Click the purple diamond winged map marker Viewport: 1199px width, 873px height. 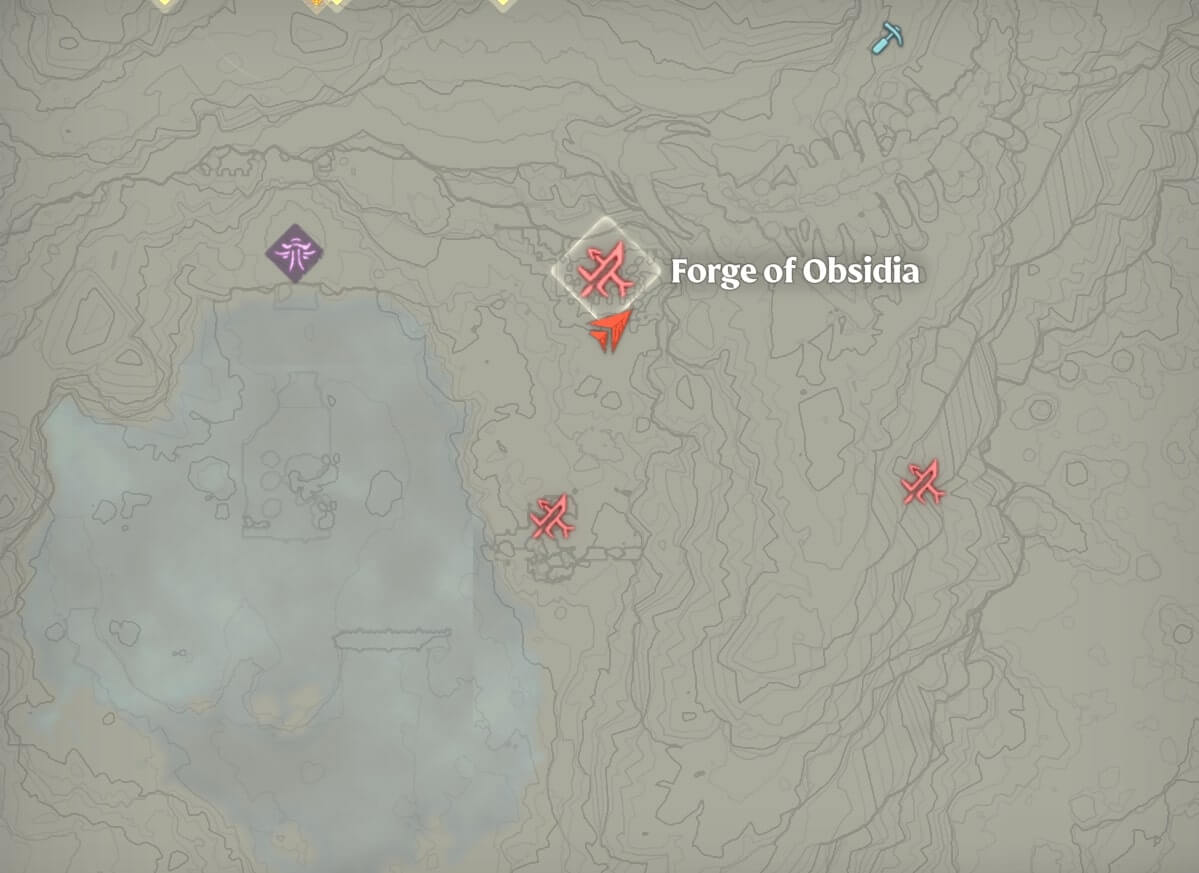pyautogui.click(x=295, y=253)
